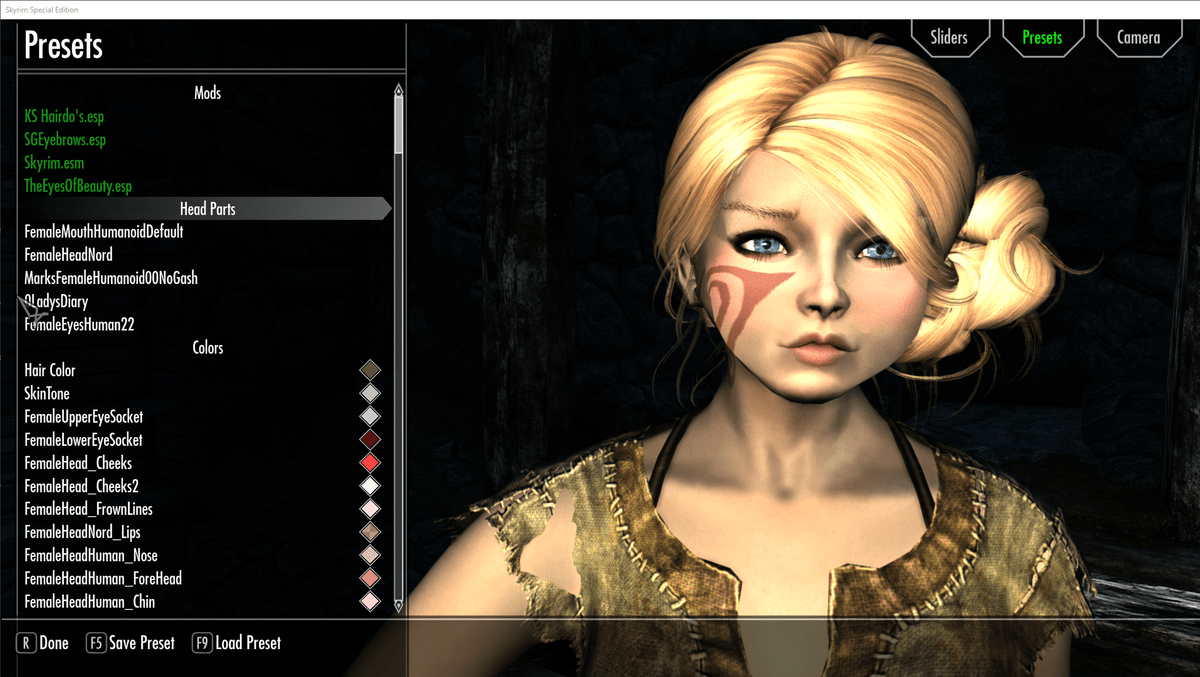Open the Hair Color swatch
This screenshot has width=1200, height=677.
tap(370, 370)
